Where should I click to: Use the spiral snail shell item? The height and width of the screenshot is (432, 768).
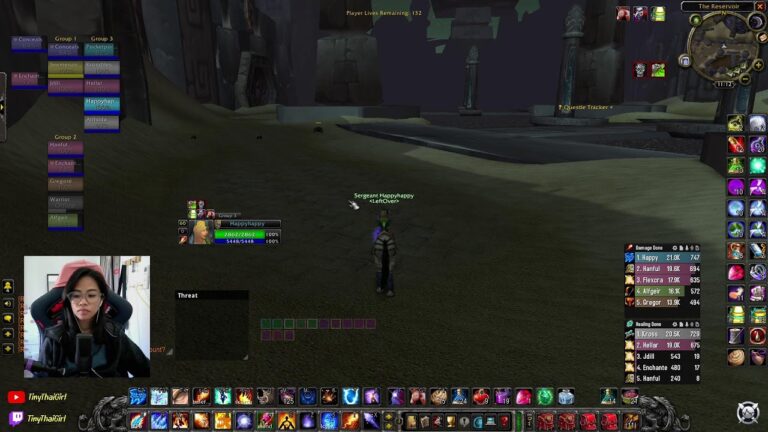pyautogui.click(x=736, y=357)
